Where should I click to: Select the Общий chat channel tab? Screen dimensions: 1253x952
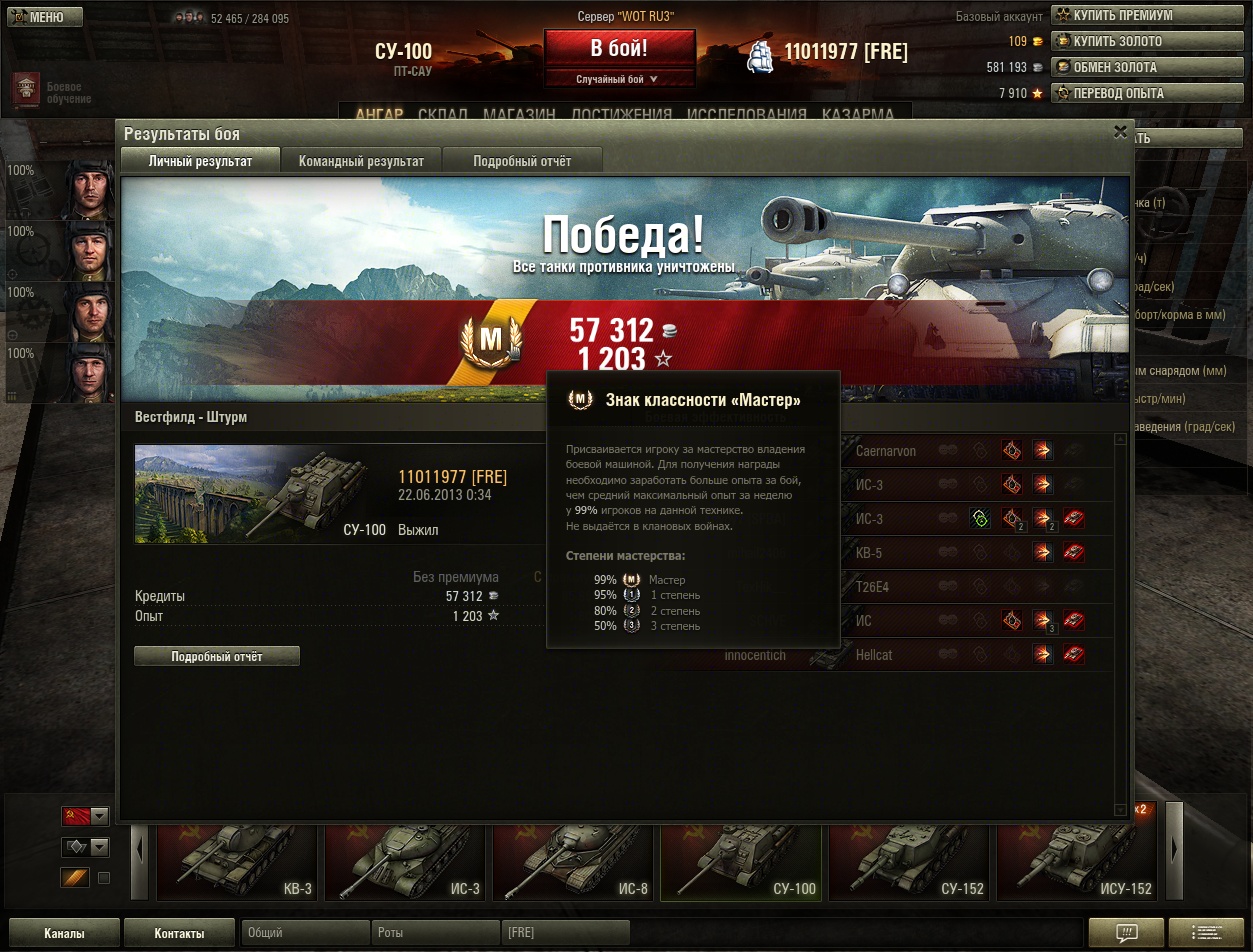[305, 933]
